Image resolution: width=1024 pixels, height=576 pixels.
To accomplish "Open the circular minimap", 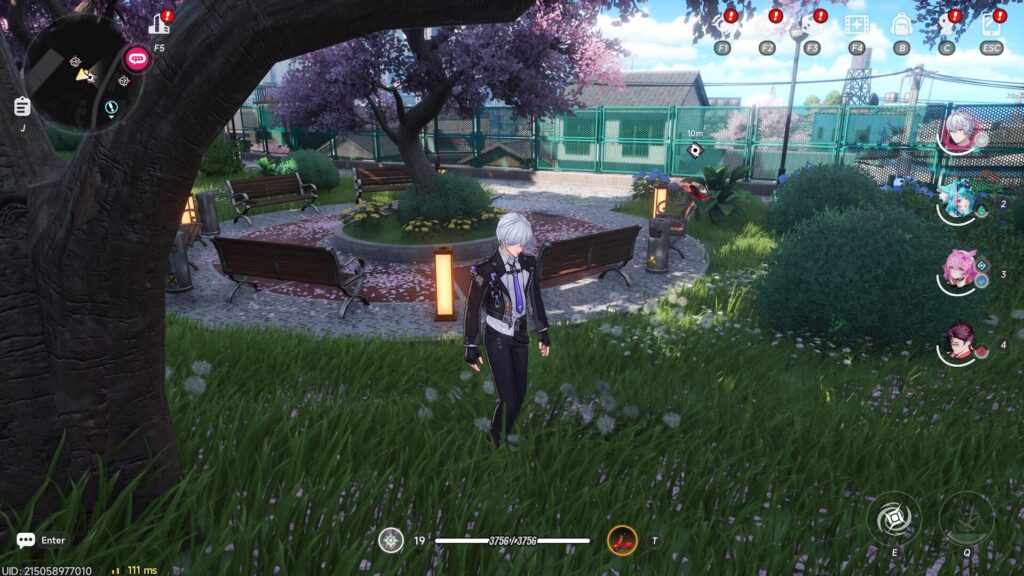I will point(82,70).
